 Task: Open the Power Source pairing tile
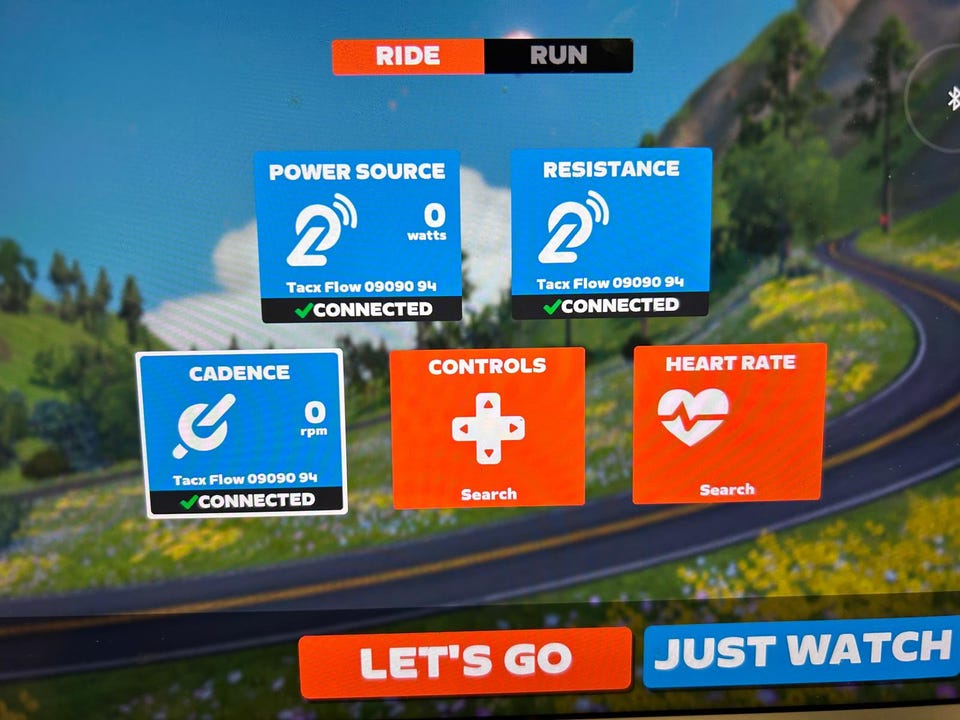coord(358,236)
